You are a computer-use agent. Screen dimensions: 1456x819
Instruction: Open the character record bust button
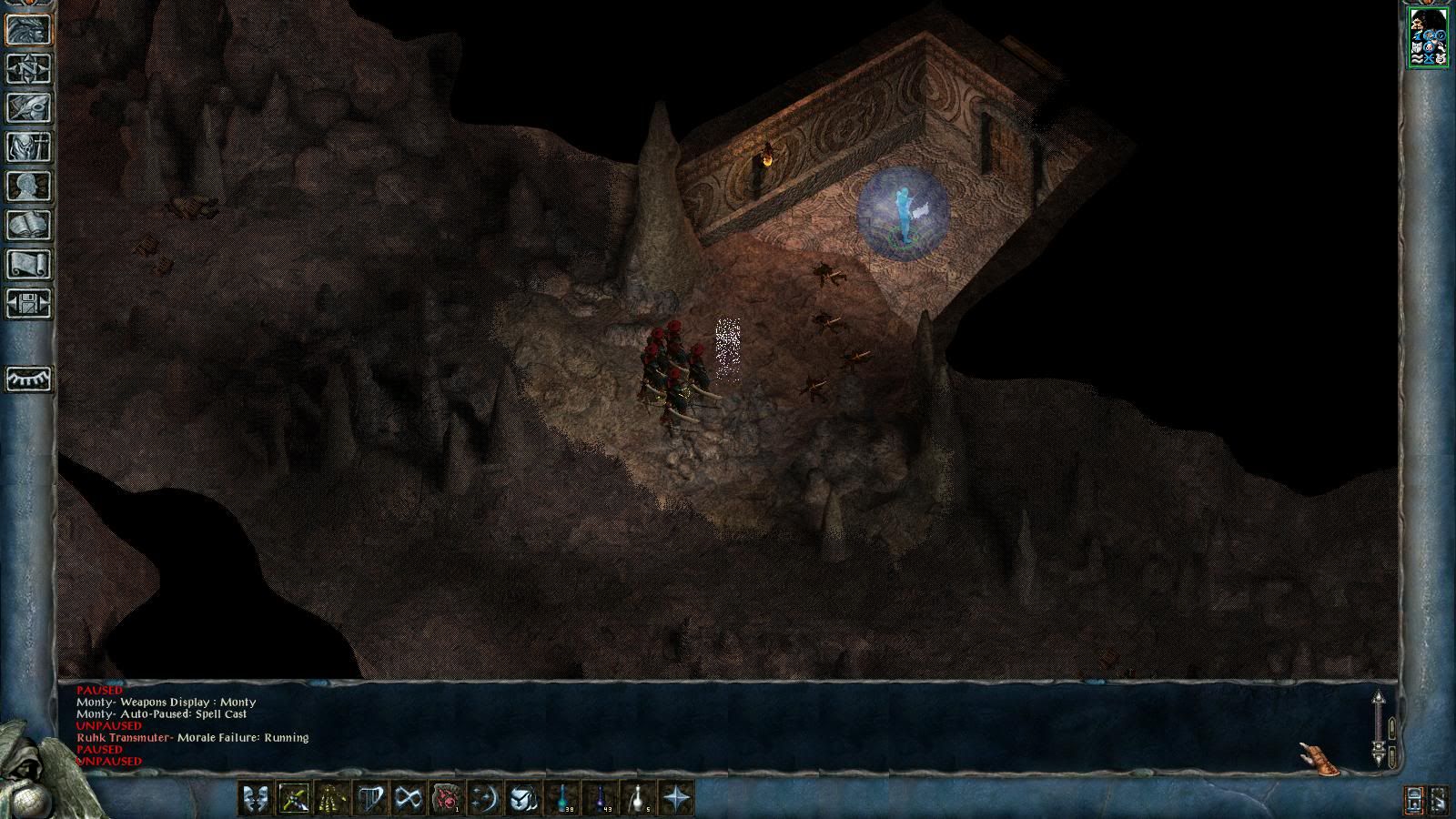(x=28, y=187)
